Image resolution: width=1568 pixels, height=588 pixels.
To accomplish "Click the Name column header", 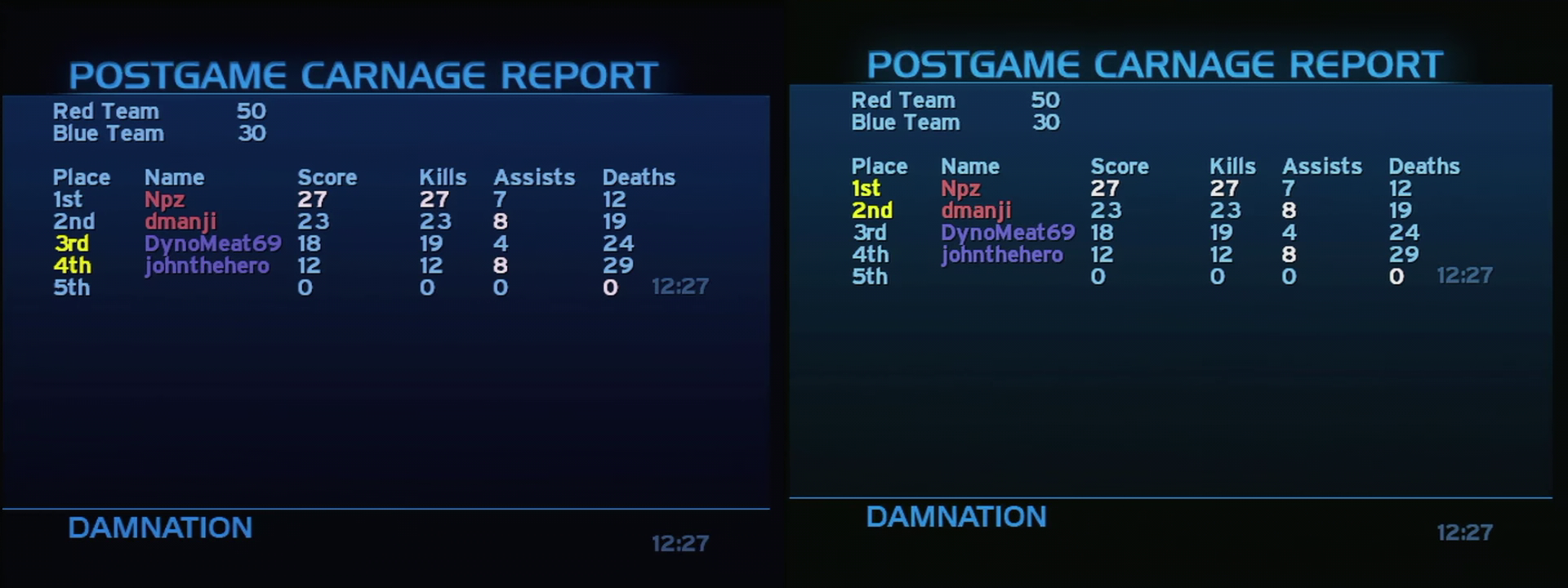I will point(176,177).
